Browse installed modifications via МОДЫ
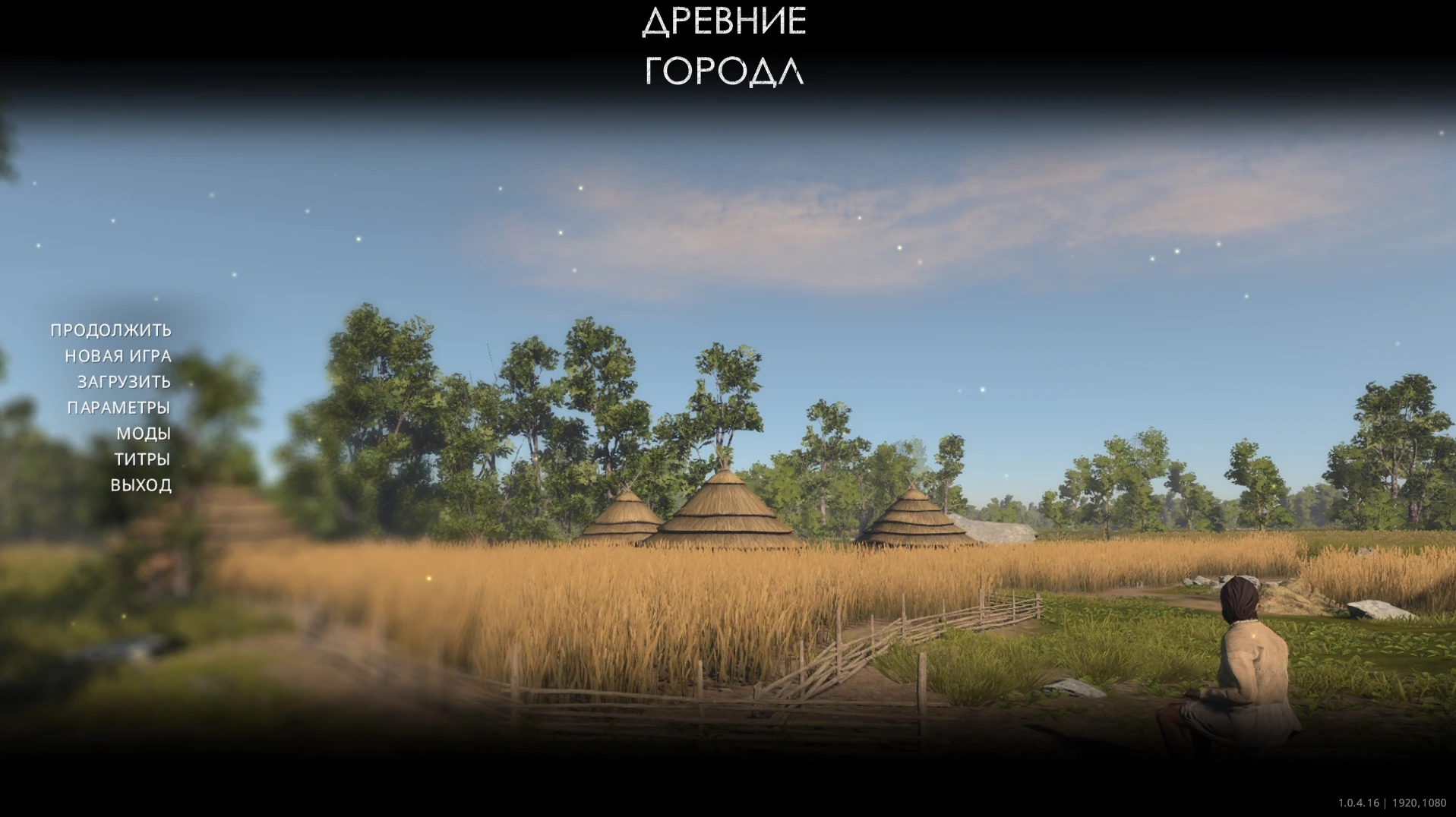This screenshot has height=817, width=1456. 144,434
